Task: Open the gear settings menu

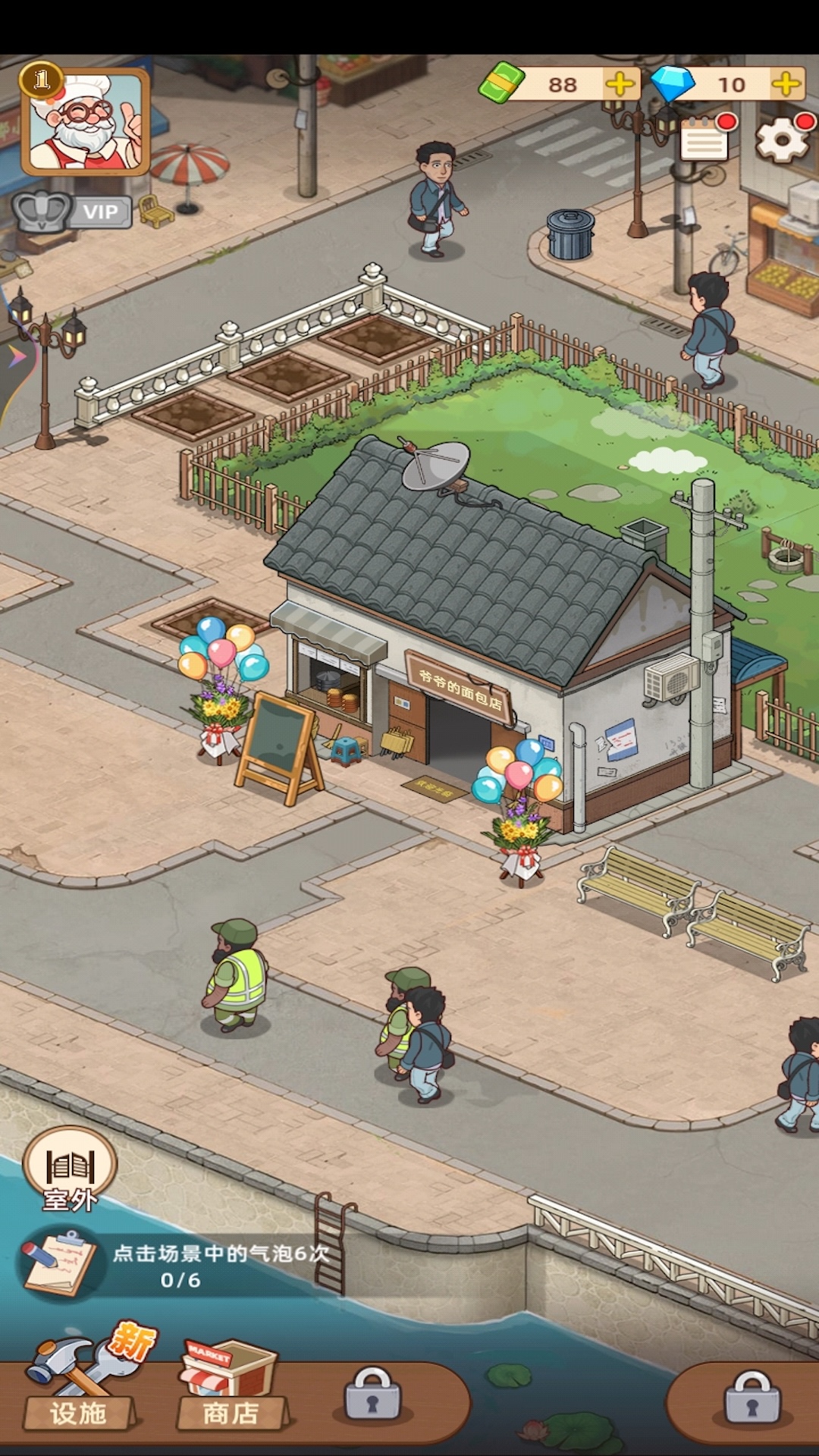Action: click(783, 140)
